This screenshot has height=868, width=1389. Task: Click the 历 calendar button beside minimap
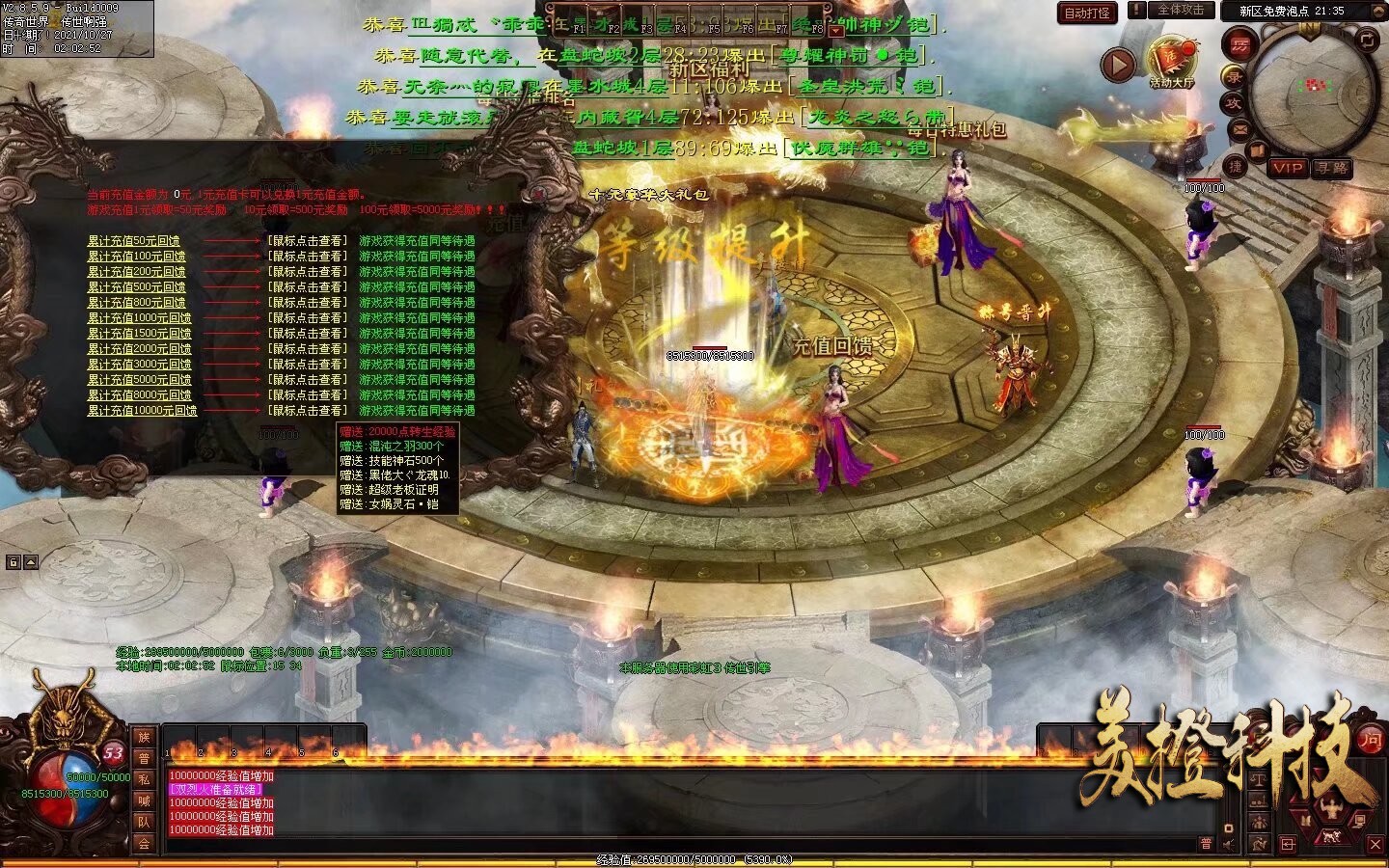click(1239, 44)
